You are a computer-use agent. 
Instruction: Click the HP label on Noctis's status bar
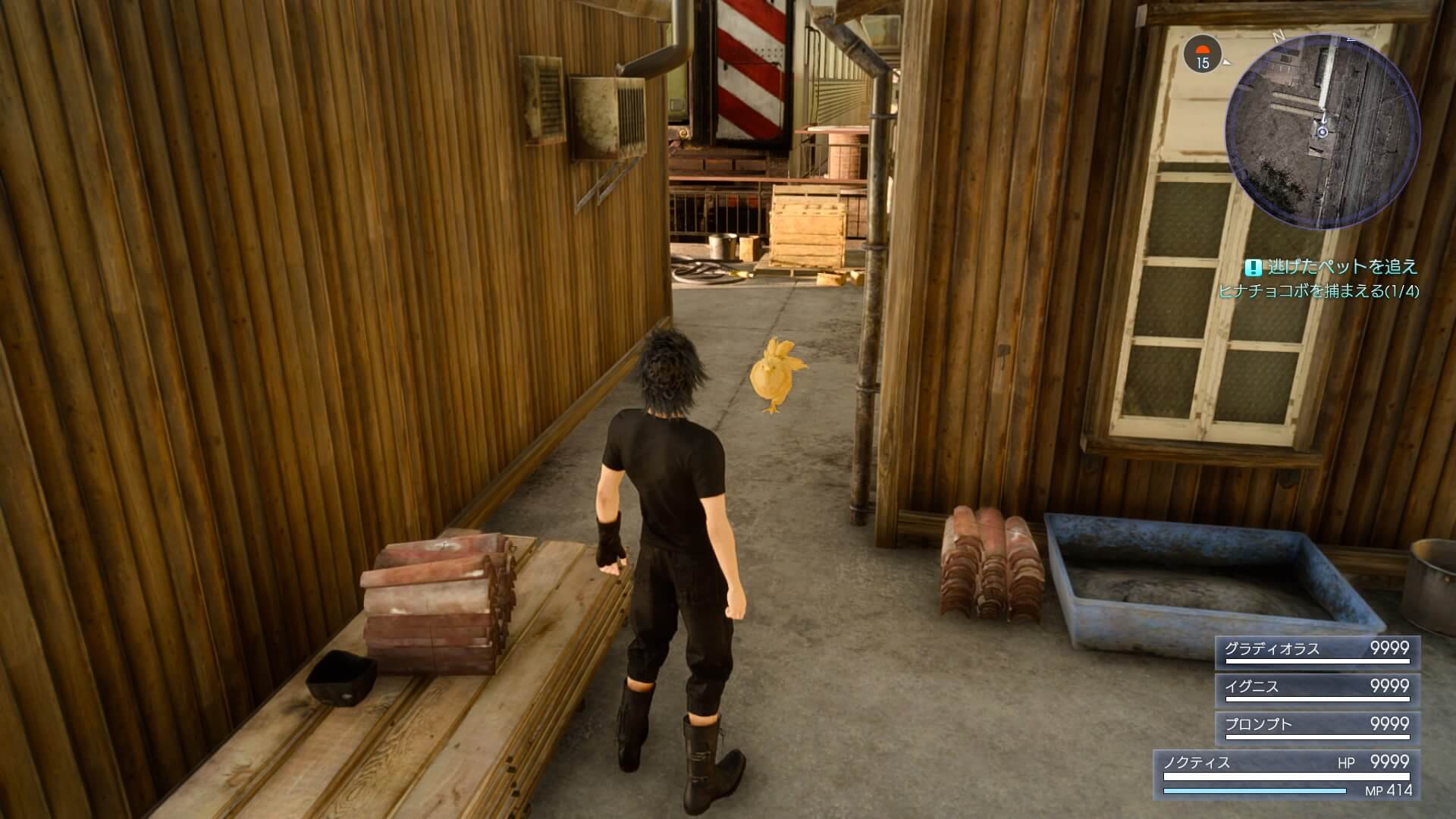(x=1346, y=761)
